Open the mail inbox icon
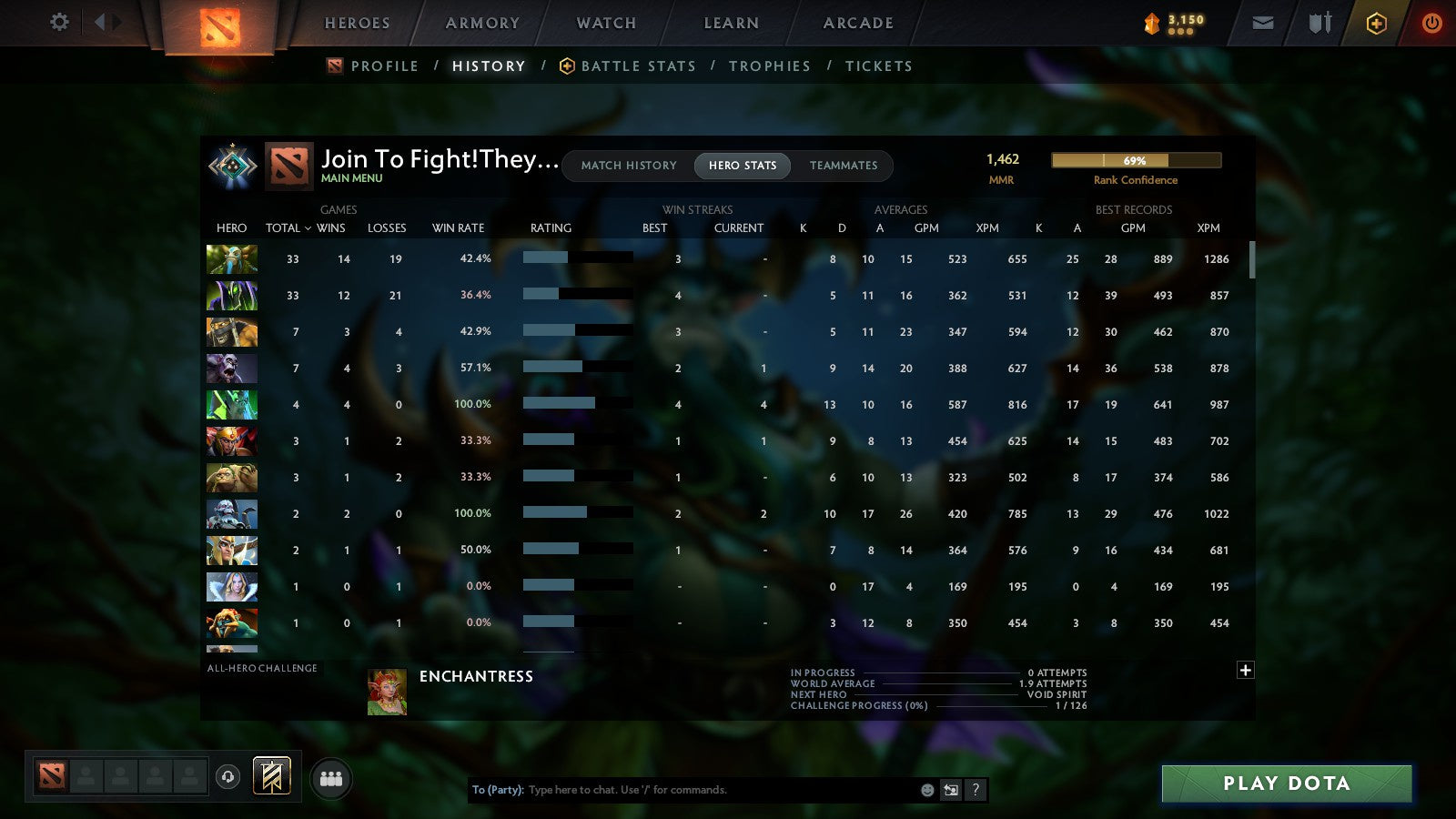The image size is (1456, 819). coord(1263,23)
